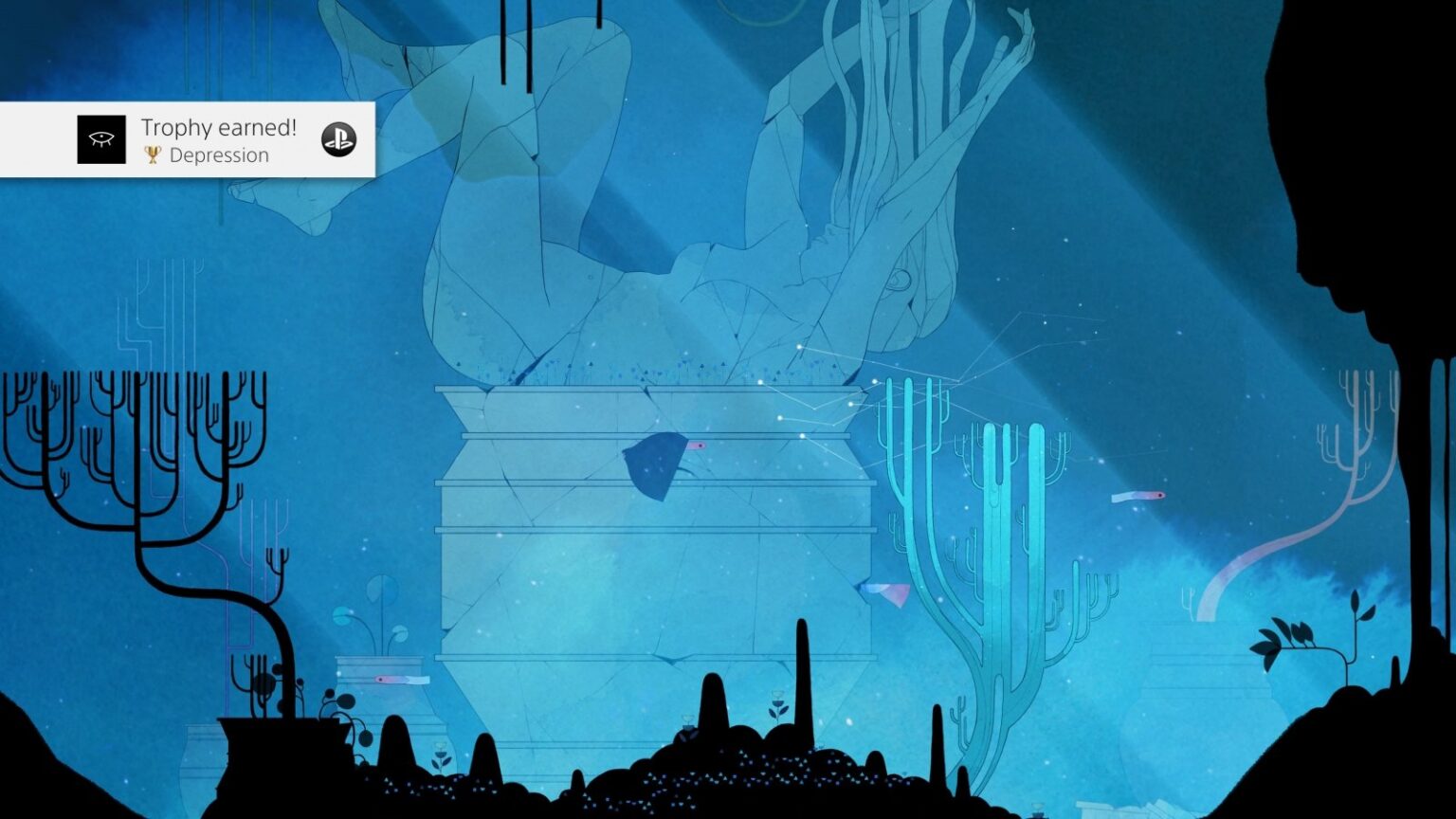This screenshot has width=1456, height=819.
Task: Click the 'Trophy earned!' heading text
Action: (x=219, y=126)
